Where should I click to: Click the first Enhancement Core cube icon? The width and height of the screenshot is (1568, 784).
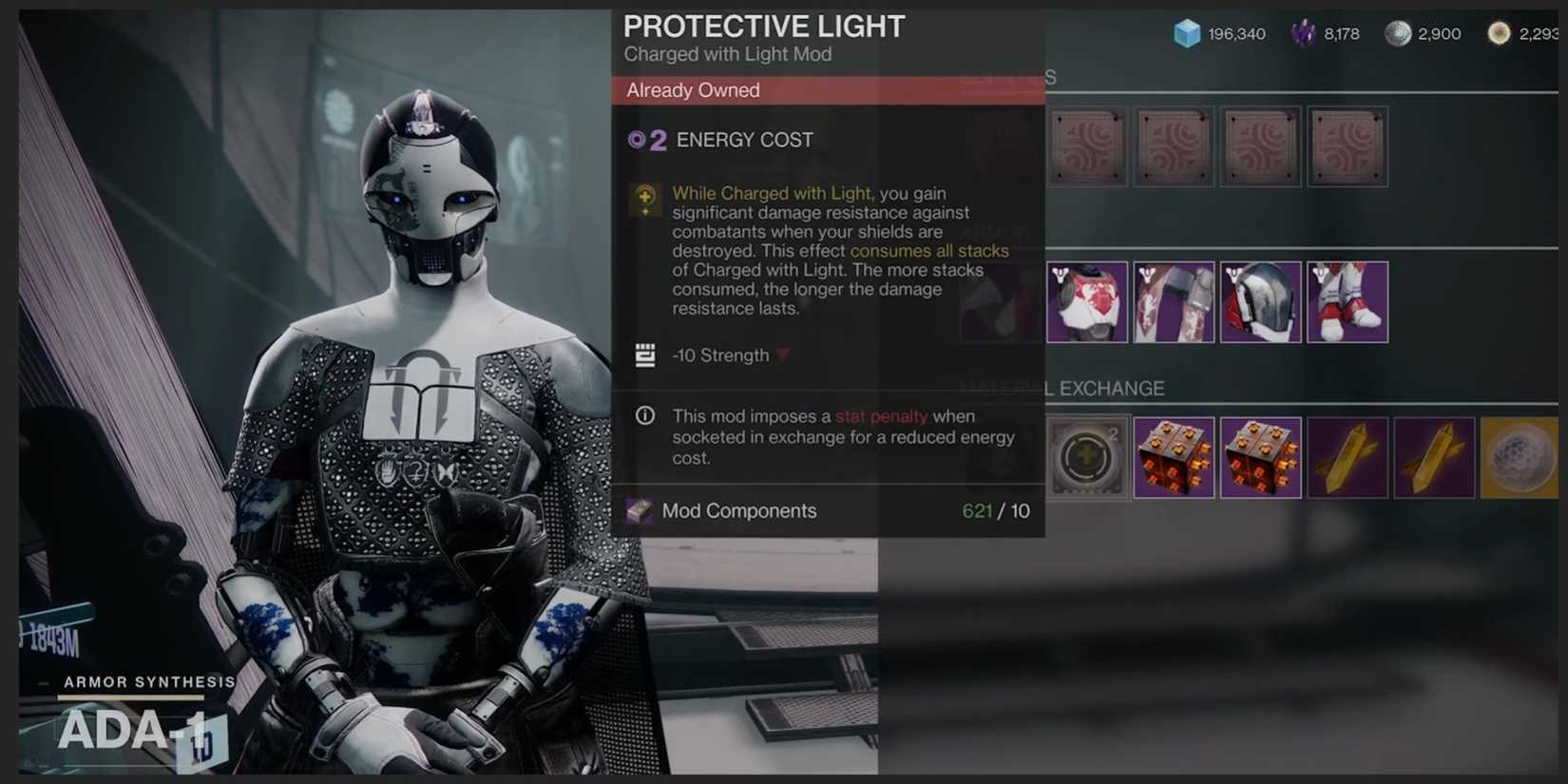pyautogui.click(x=1176, y=458)
